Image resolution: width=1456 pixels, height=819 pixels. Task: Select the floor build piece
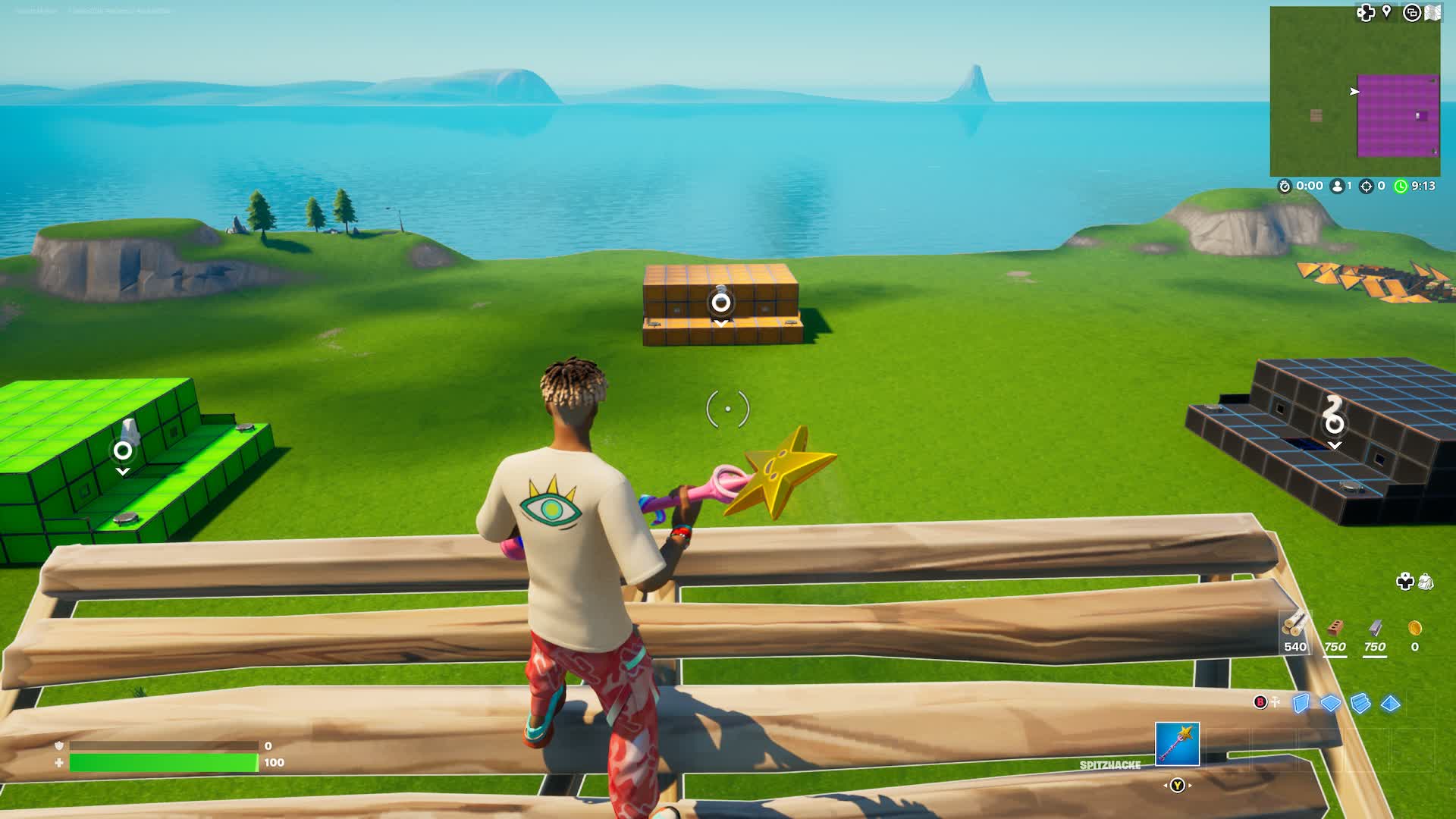click(1330, 702)
